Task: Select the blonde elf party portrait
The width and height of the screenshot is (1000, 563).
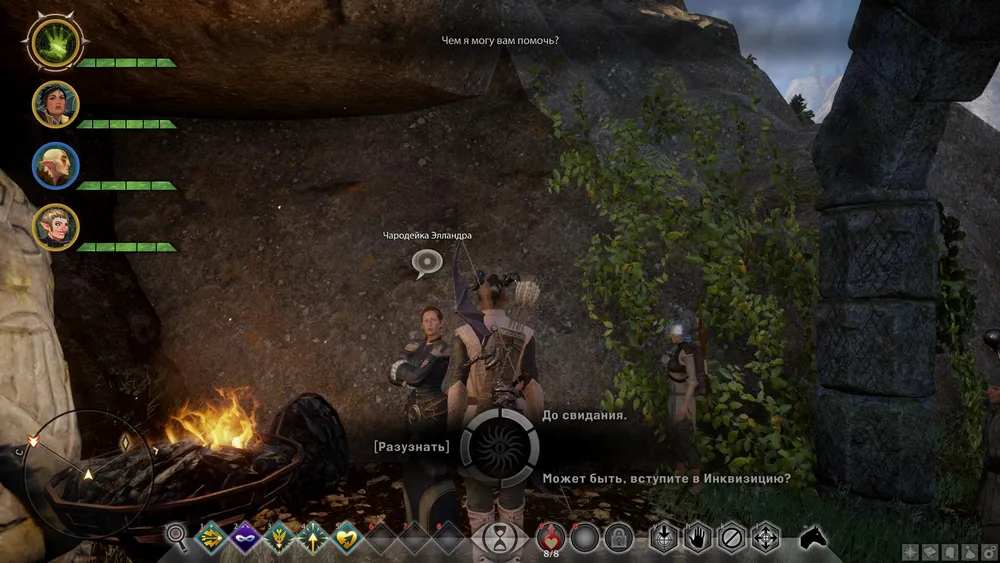Action: click(x=55, y=227)
